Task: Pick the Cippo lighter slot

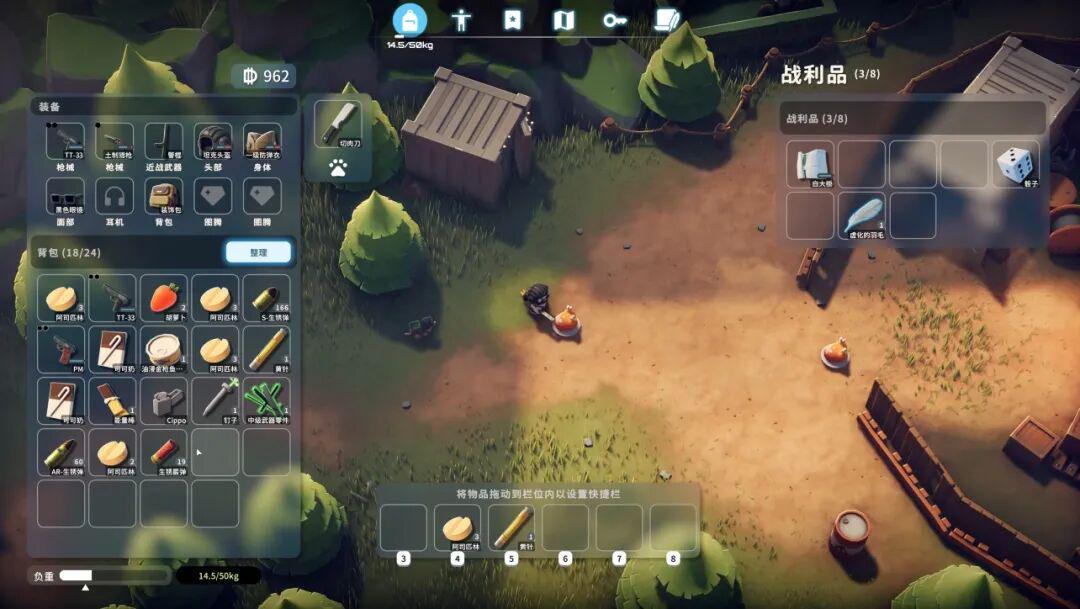Action: [164, 401]
